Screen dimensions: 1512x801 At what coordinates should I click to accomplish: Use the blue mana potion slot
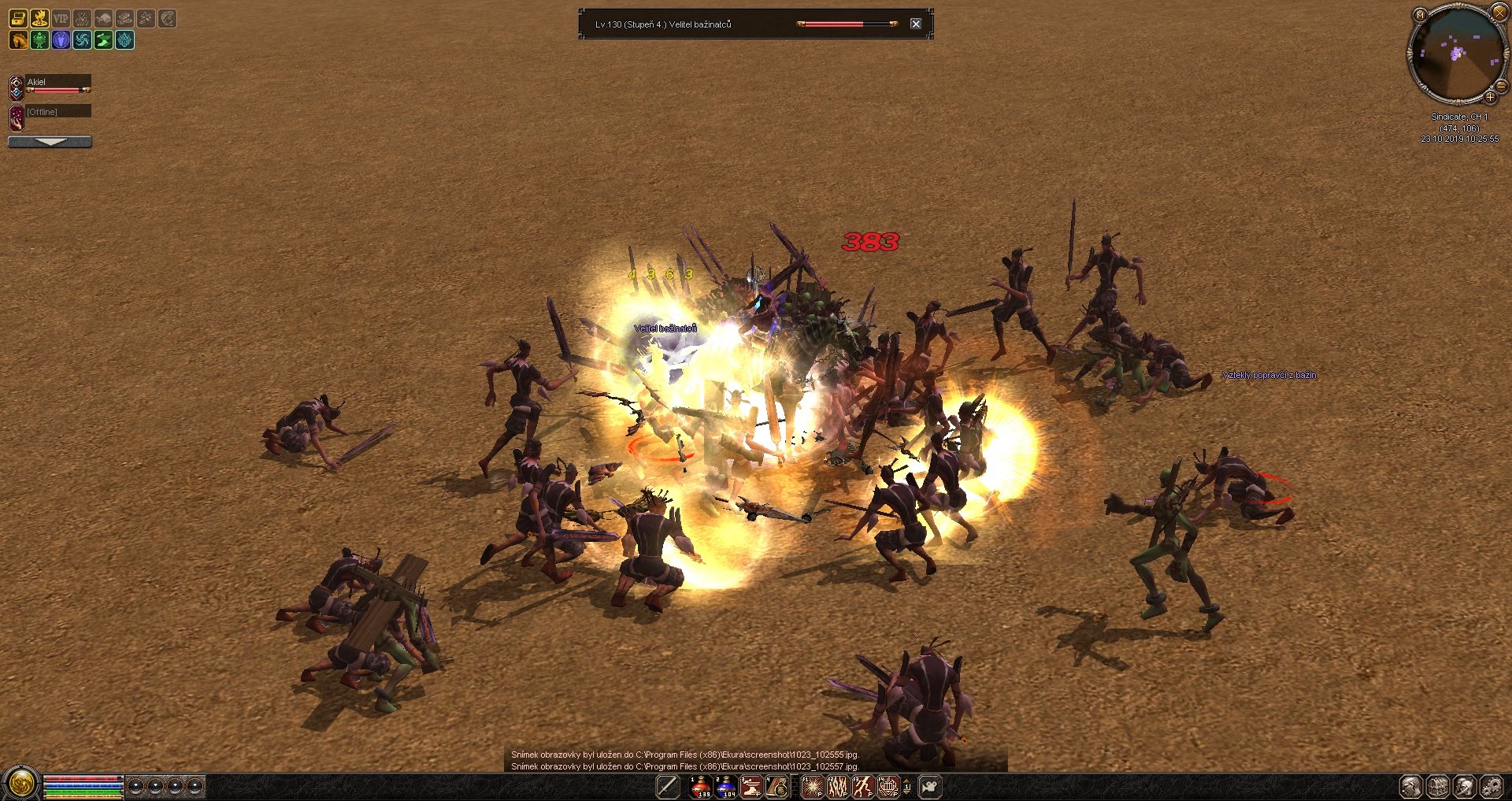pyautogui.click(x=726, y=786)
